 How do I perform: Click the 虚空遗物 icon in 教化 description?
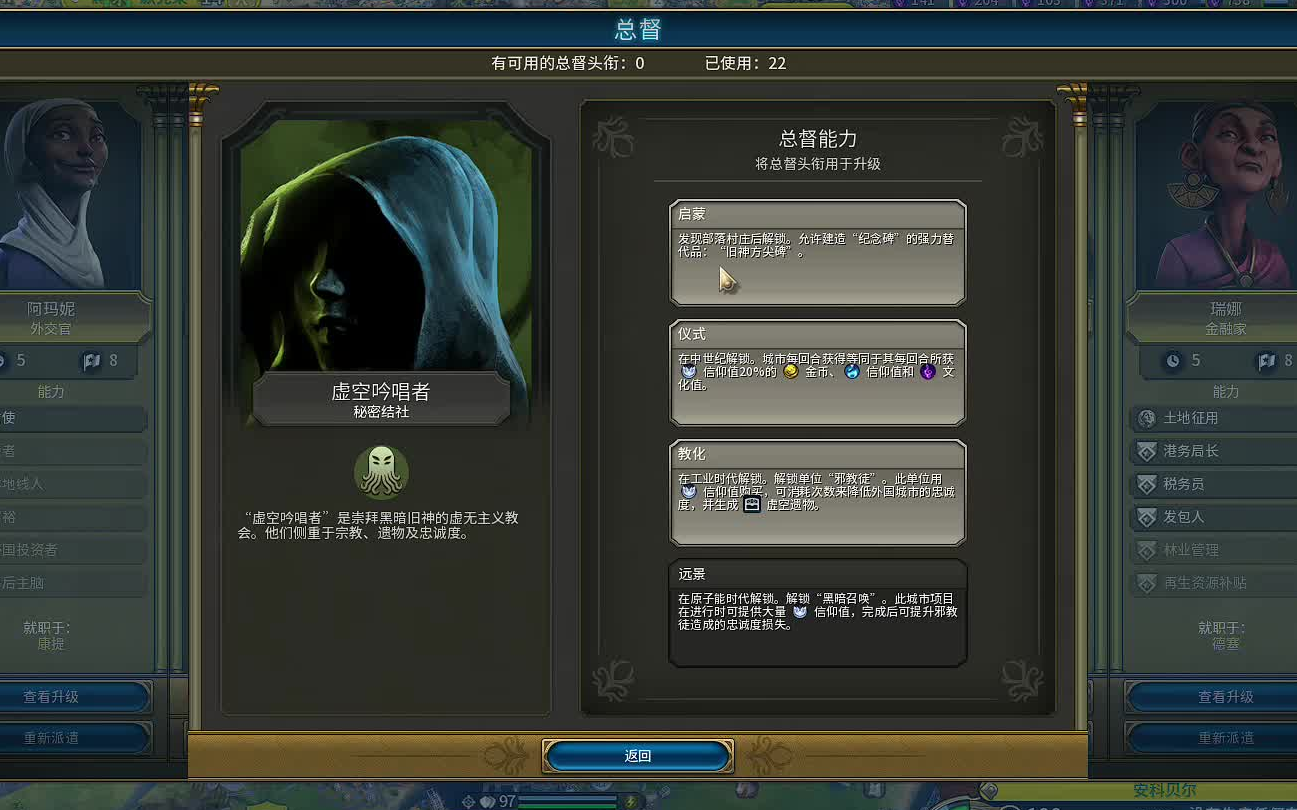click(x=752, y=505)
